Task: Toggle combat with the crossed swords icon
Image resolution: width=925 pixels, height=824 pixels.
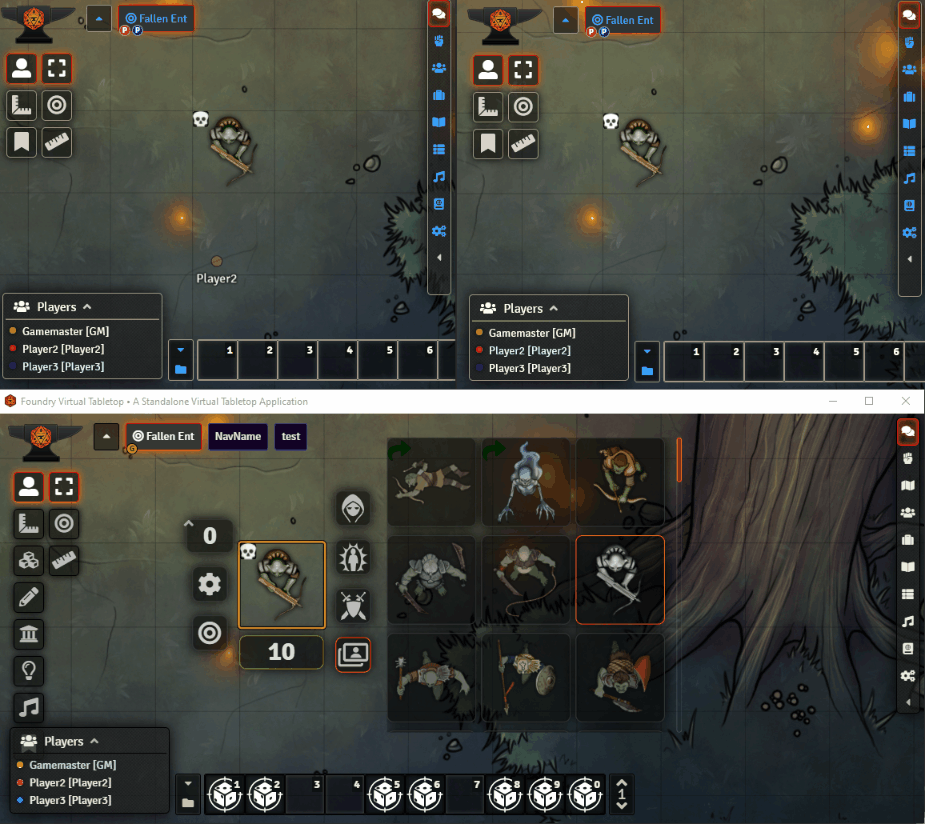Action: point(353,606)
